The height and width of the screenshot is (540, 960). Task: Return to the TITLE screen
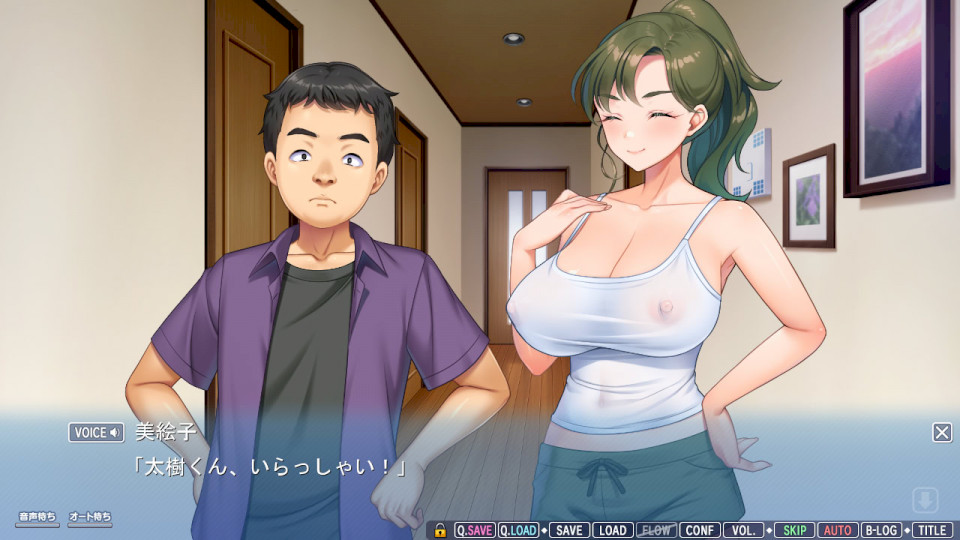click(932, 530)
